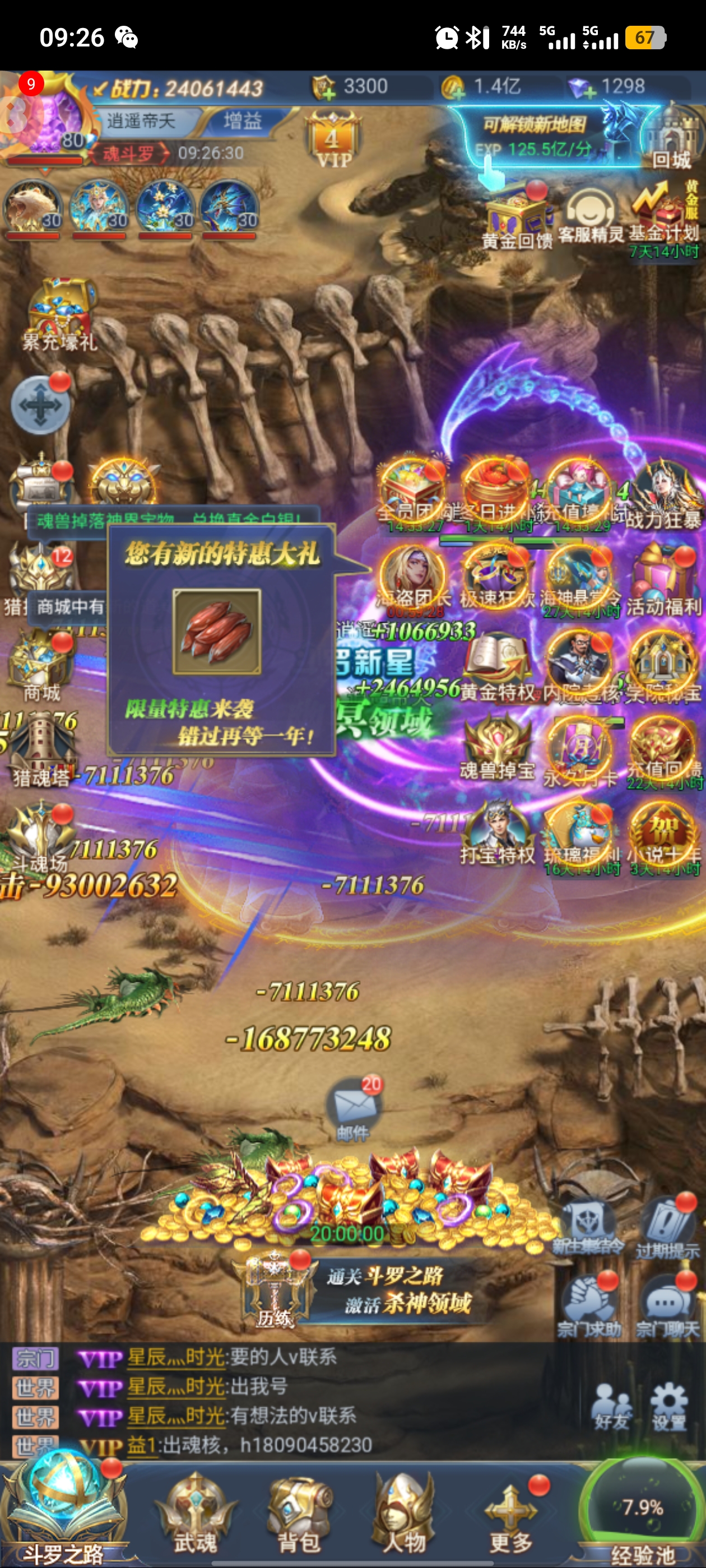Open the 黄金回馈 treasure chest icon
This screenshot has height=1568, width=706.
click(517, 216)
